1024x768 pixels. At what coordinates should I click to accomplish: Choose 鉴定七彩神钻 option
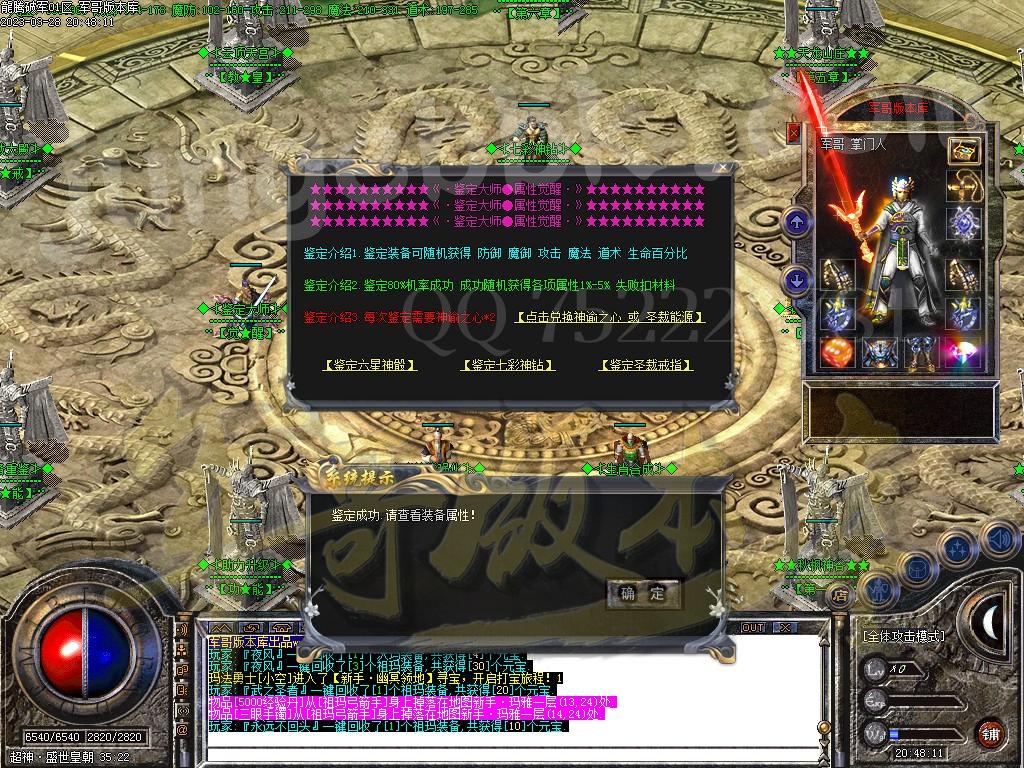[x=507, y=365]
